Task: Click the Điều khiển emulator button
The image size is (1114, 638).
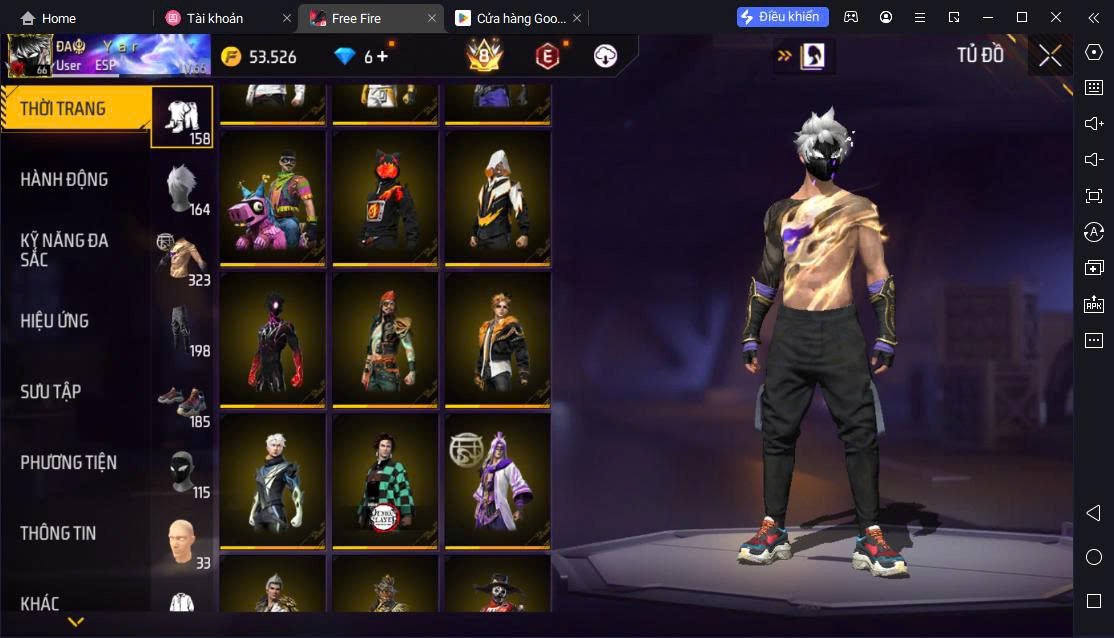Action: (x=783, y=17)
